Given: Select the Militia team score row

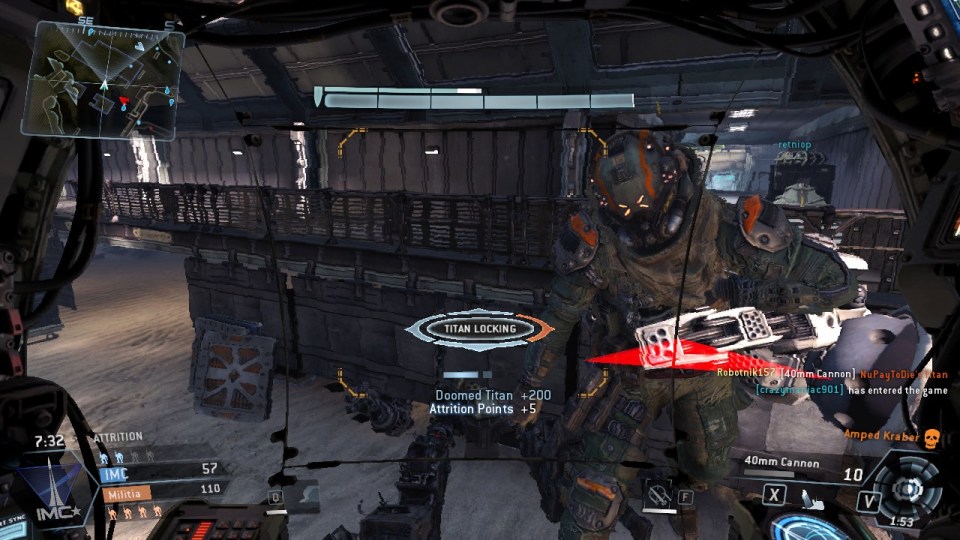Looking at the screenshot, I should (160, 491).
